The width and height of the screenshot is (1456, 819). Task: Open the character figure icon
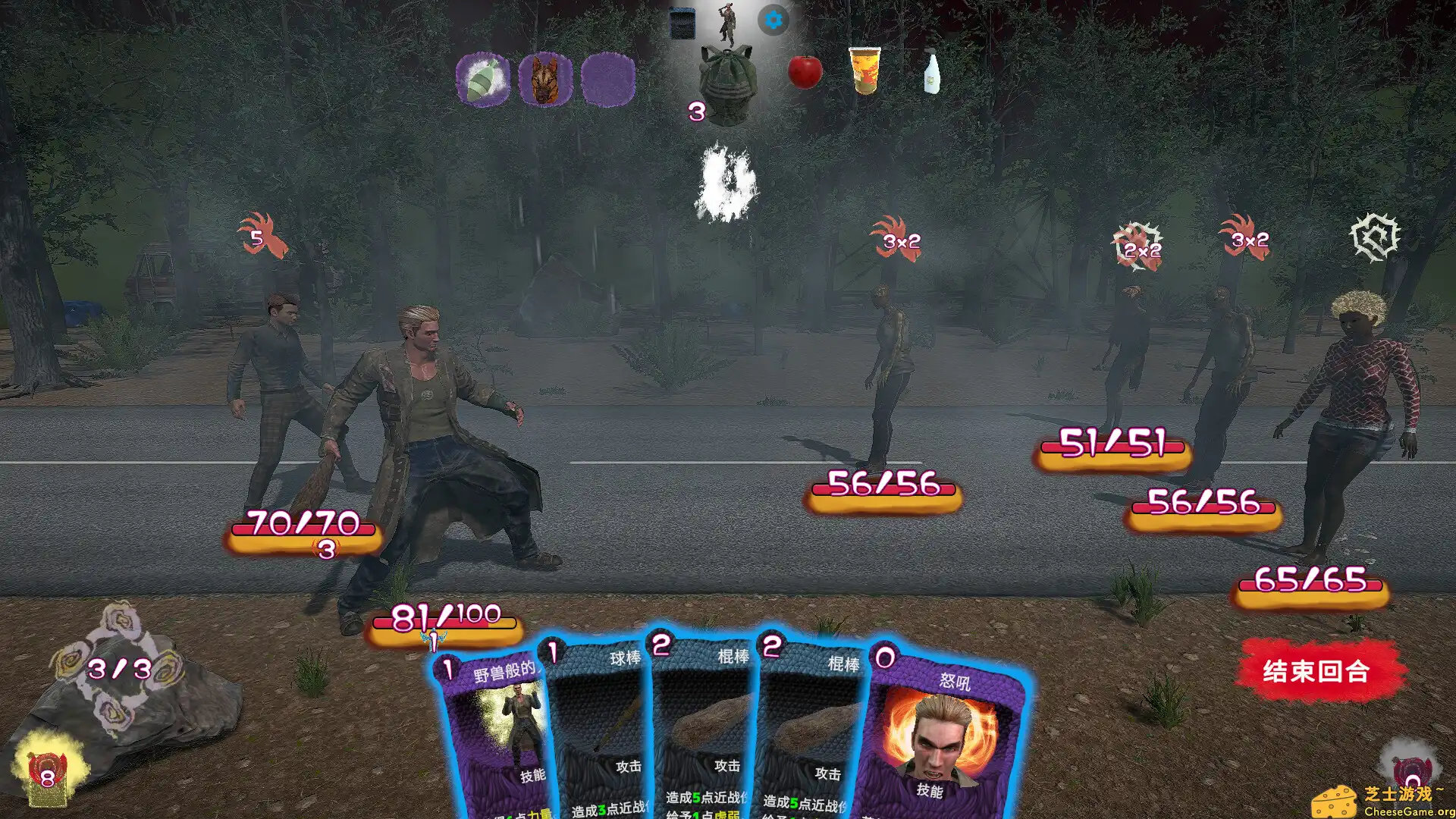727,23
